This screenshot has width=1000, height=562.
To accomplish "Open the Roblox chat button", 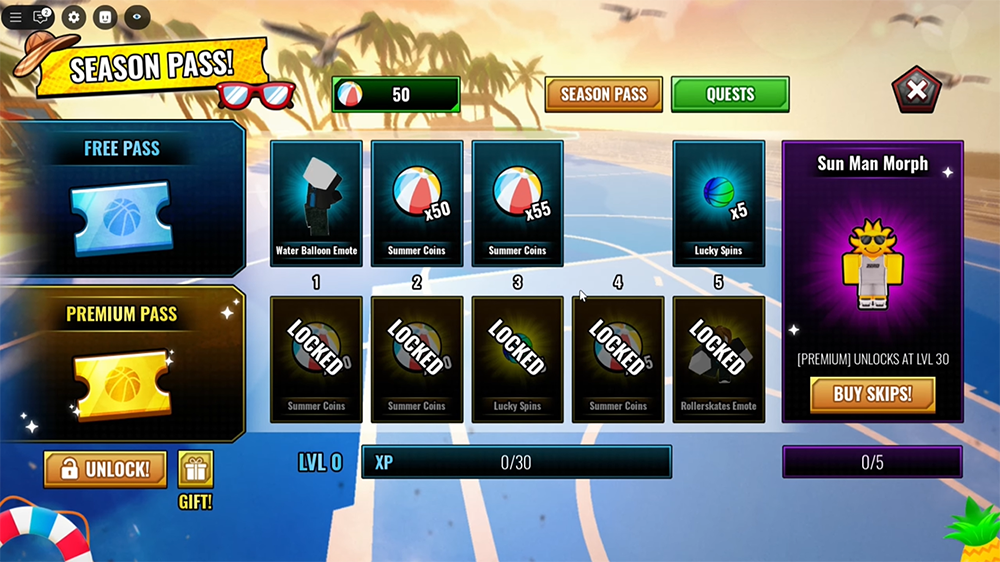I will (x=42, y=17).
